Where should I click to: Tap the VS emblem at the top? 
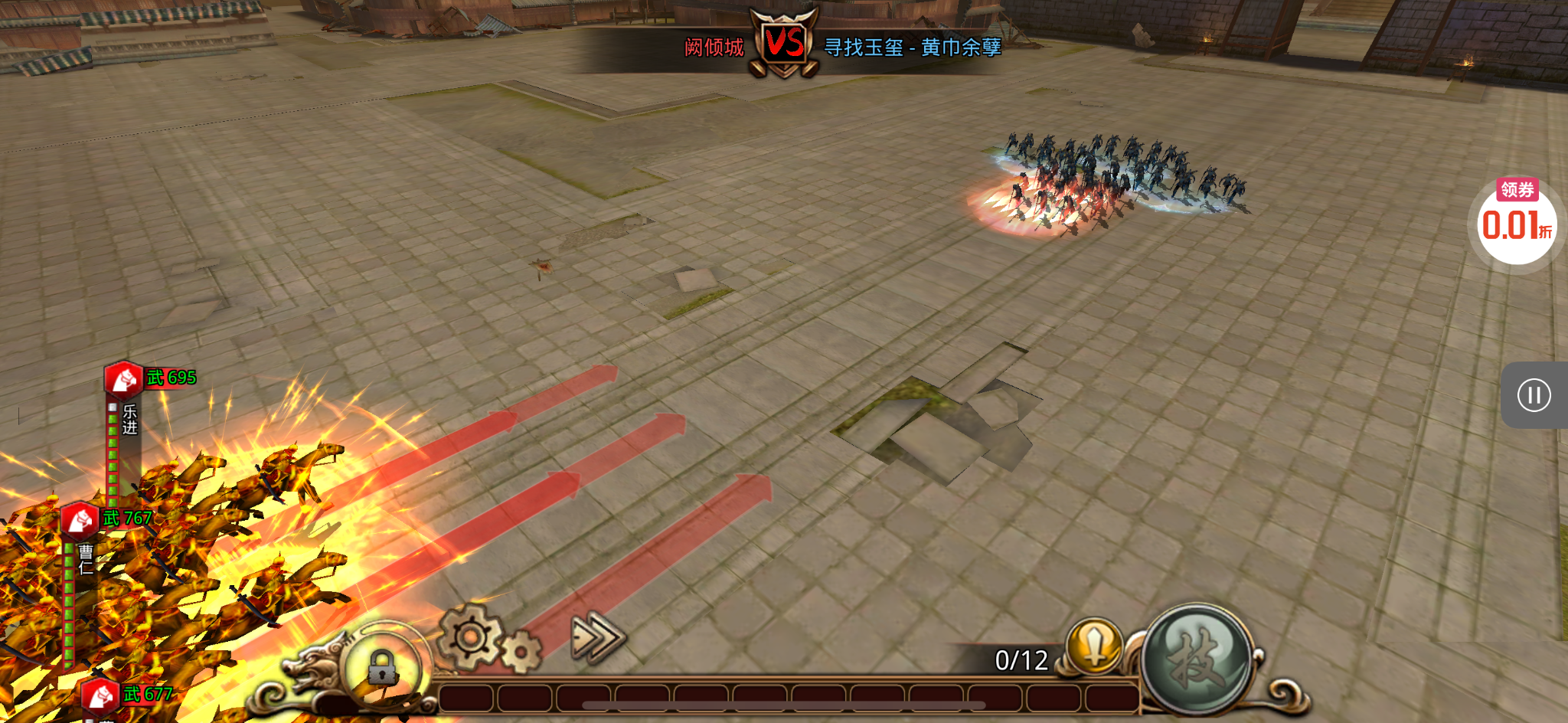(784, 43)
